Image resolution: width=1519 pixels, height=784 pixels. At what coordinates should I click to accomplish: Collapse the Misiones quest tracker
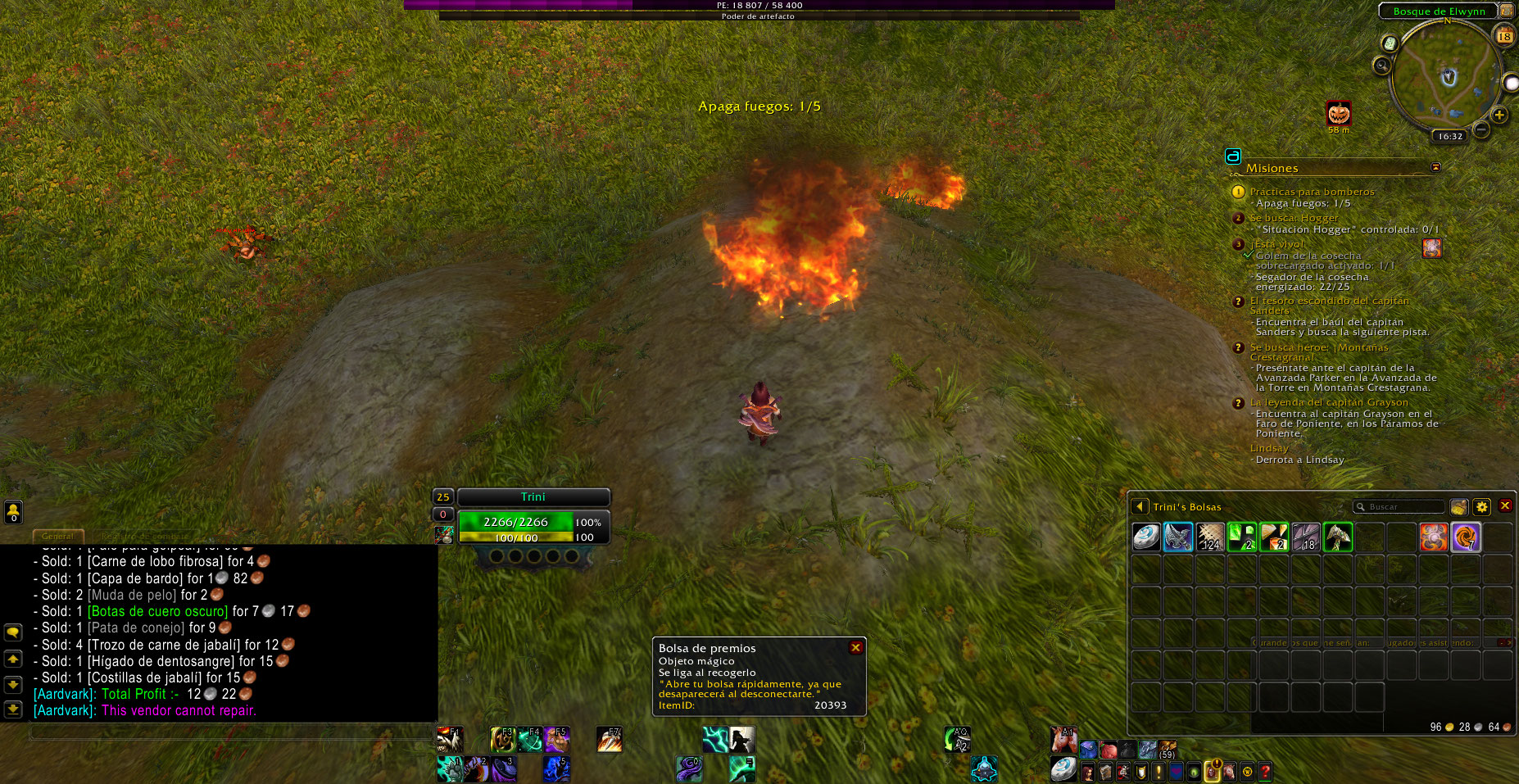(x=1435, y=167)
